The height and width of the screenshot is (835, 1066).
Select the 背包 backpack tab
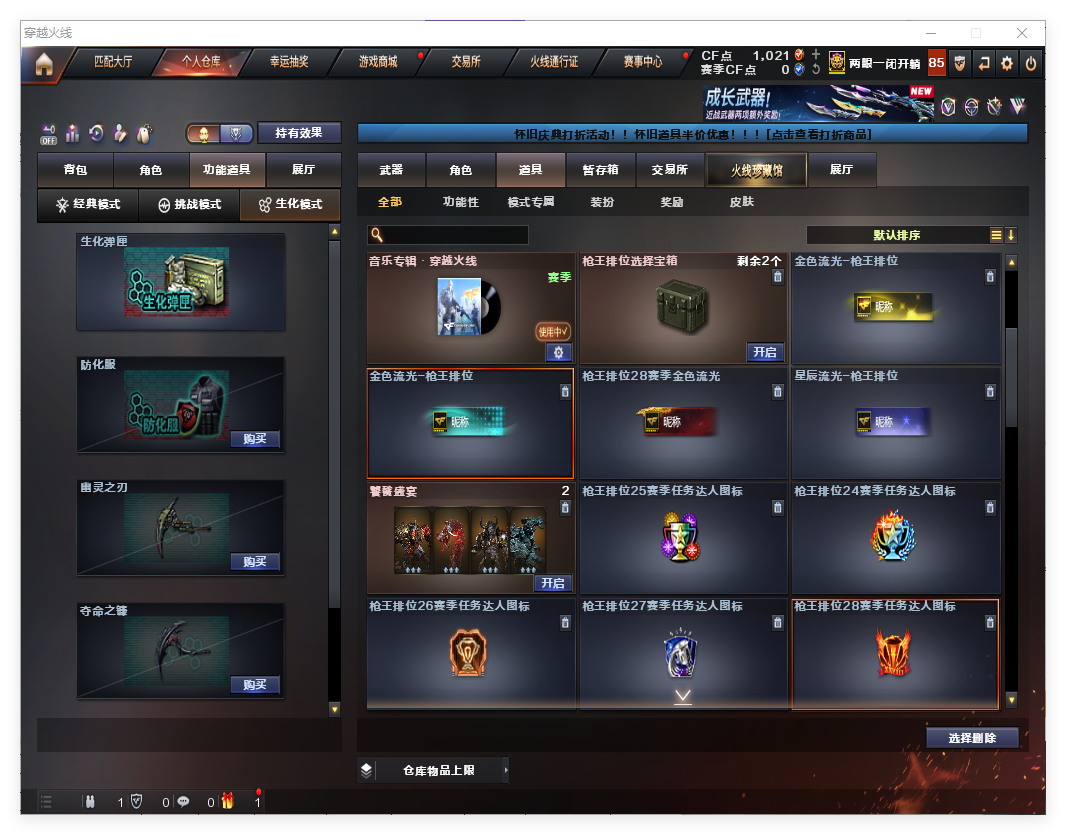[75, 170]
